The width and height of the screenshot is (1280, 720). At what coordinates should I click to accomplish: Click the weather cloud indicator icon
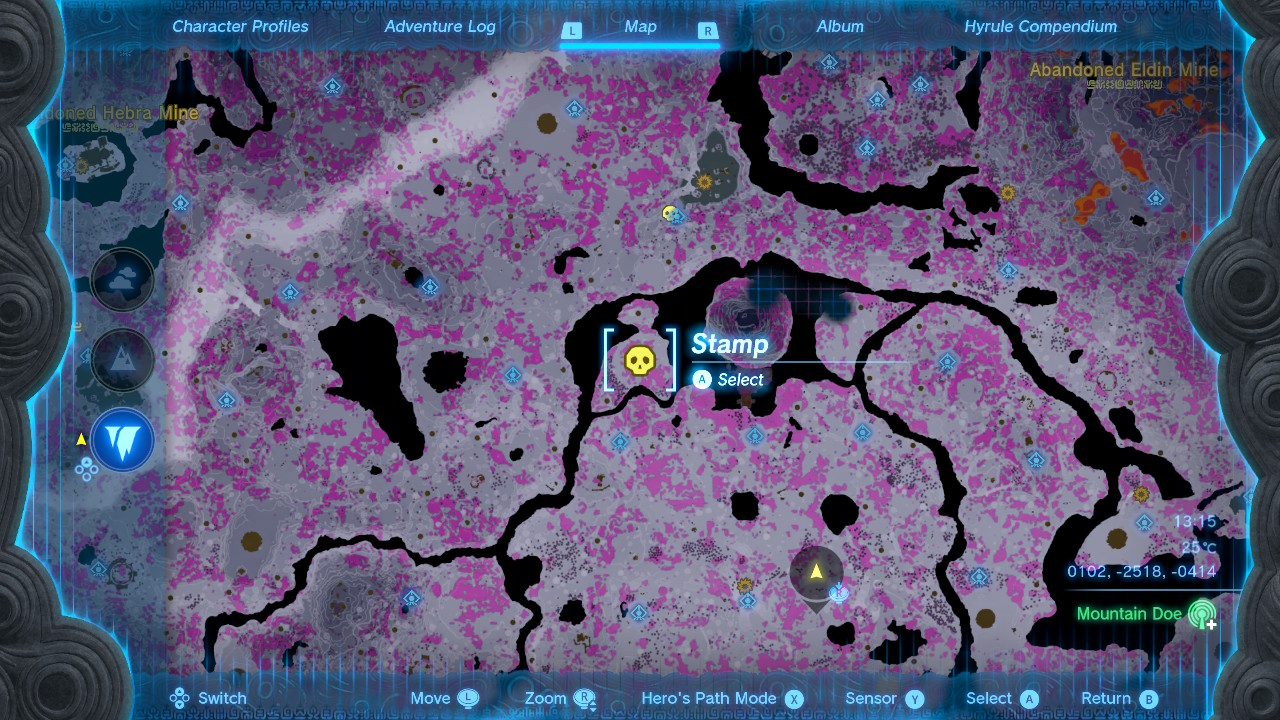(x=122, y=279)
